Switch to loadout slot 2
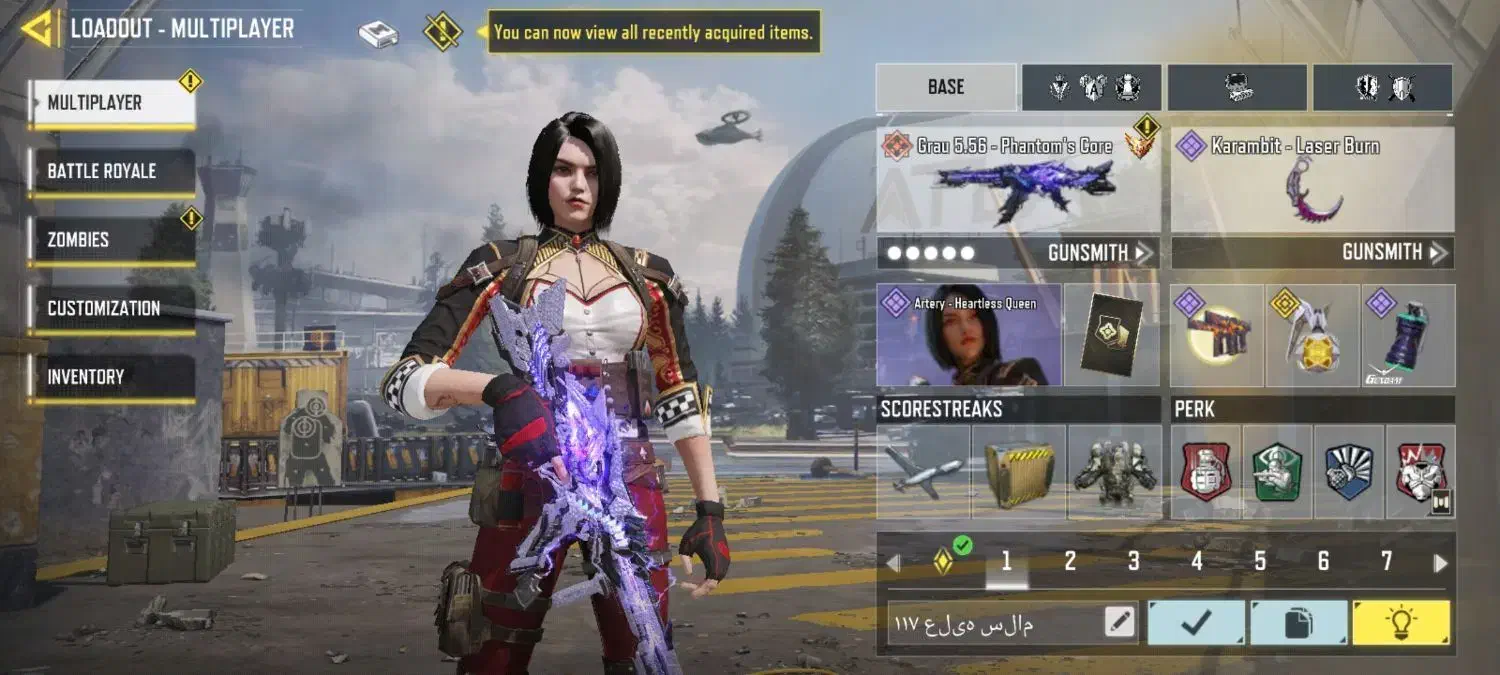Image resolution: width=1500 pixels, height=675 pixels. pos(1070,562)
